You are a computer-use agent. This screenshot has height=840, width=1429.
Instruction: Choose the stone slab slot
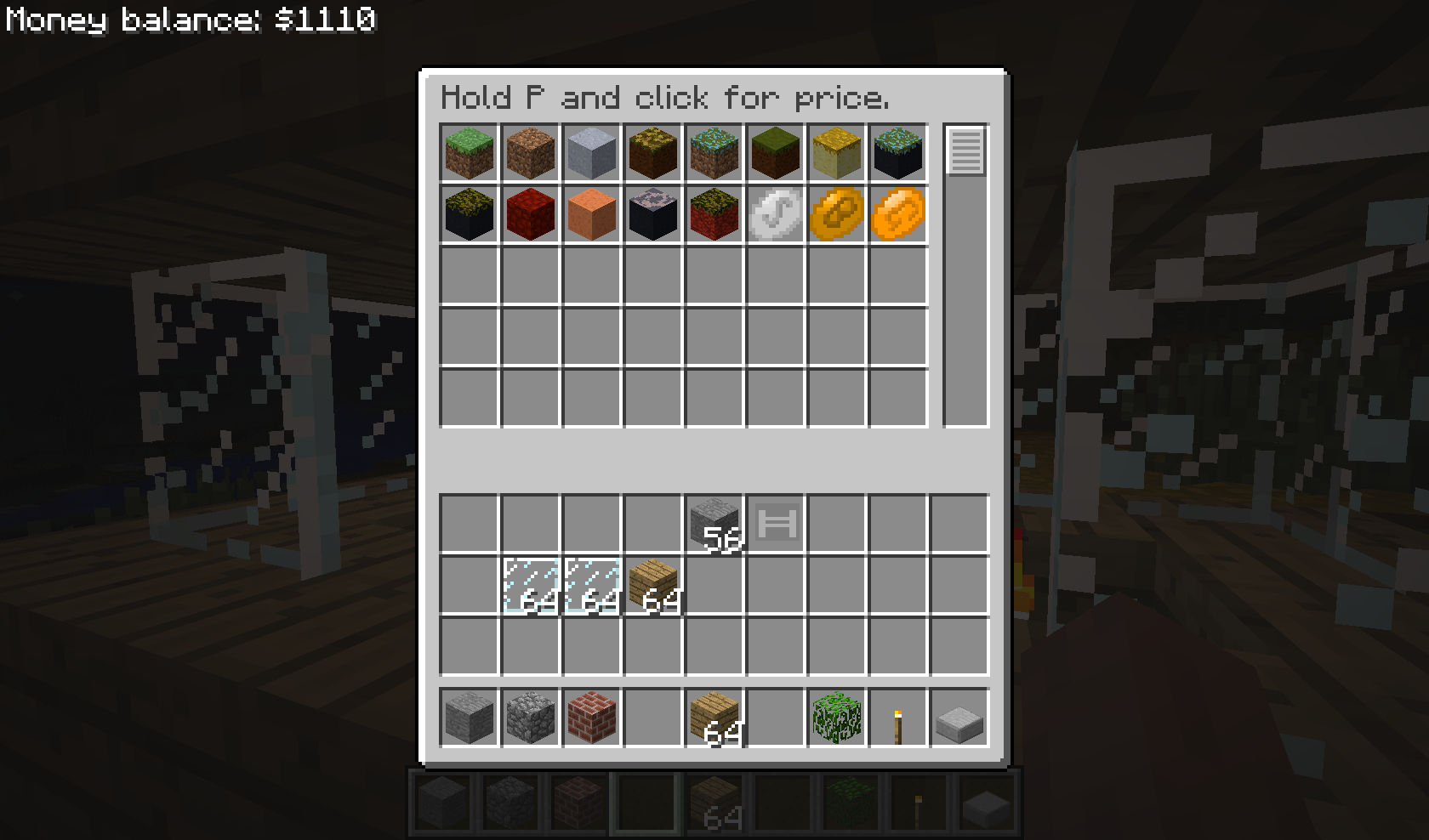tap(959, 718)
